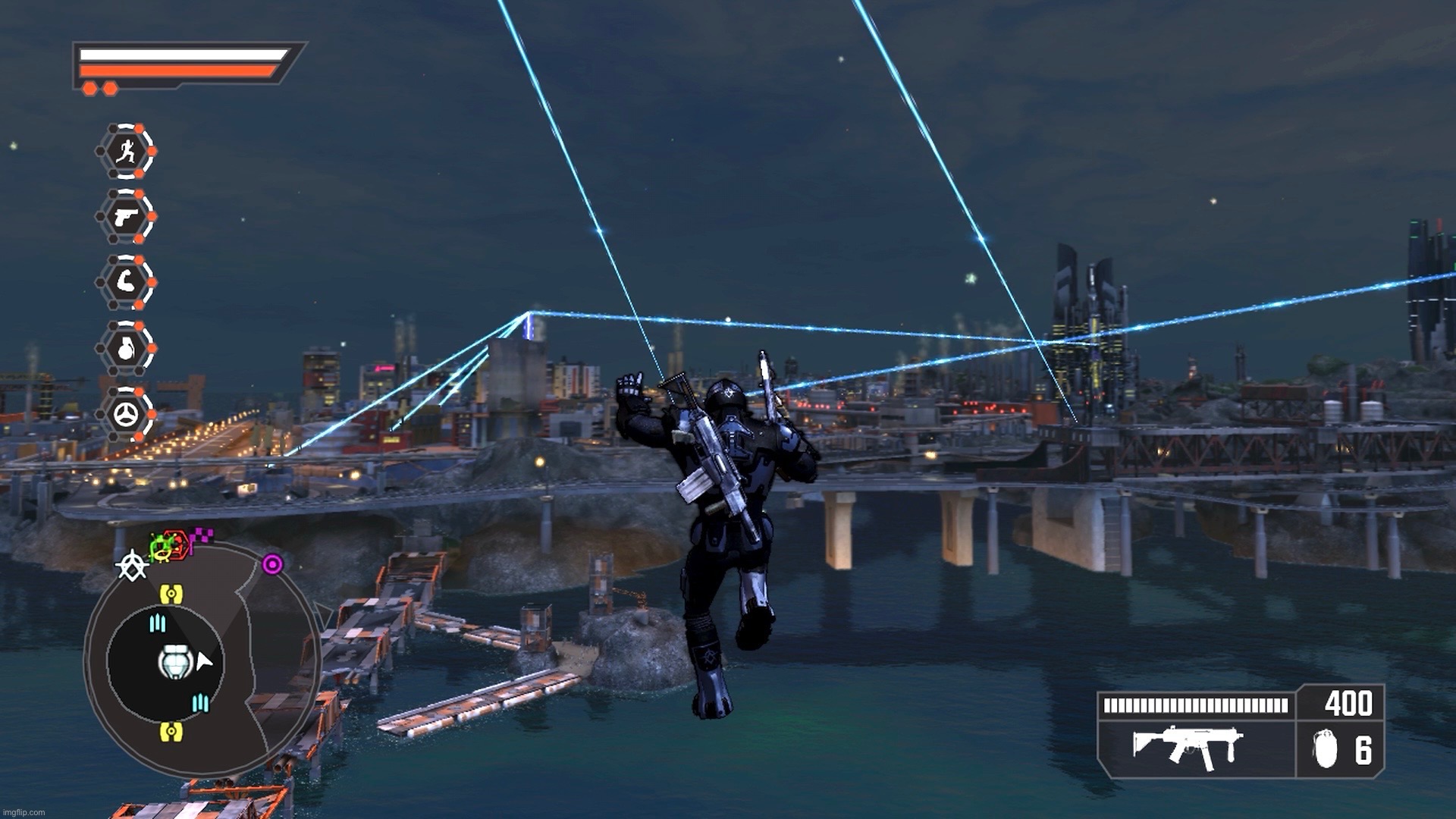
Task: Click the cyan orb indicator inside minimap
Action: [x=158, y=623]
